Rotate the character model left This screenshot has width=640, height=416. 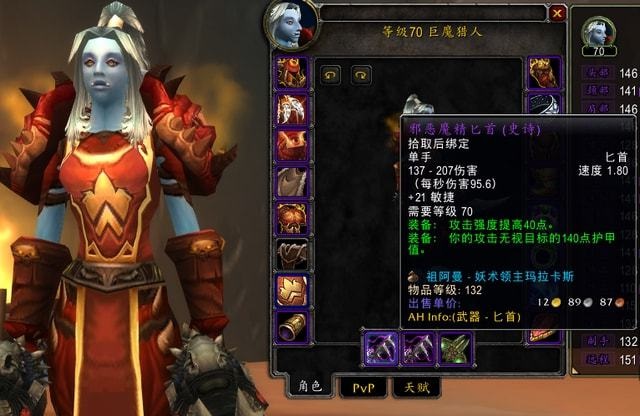330,73
